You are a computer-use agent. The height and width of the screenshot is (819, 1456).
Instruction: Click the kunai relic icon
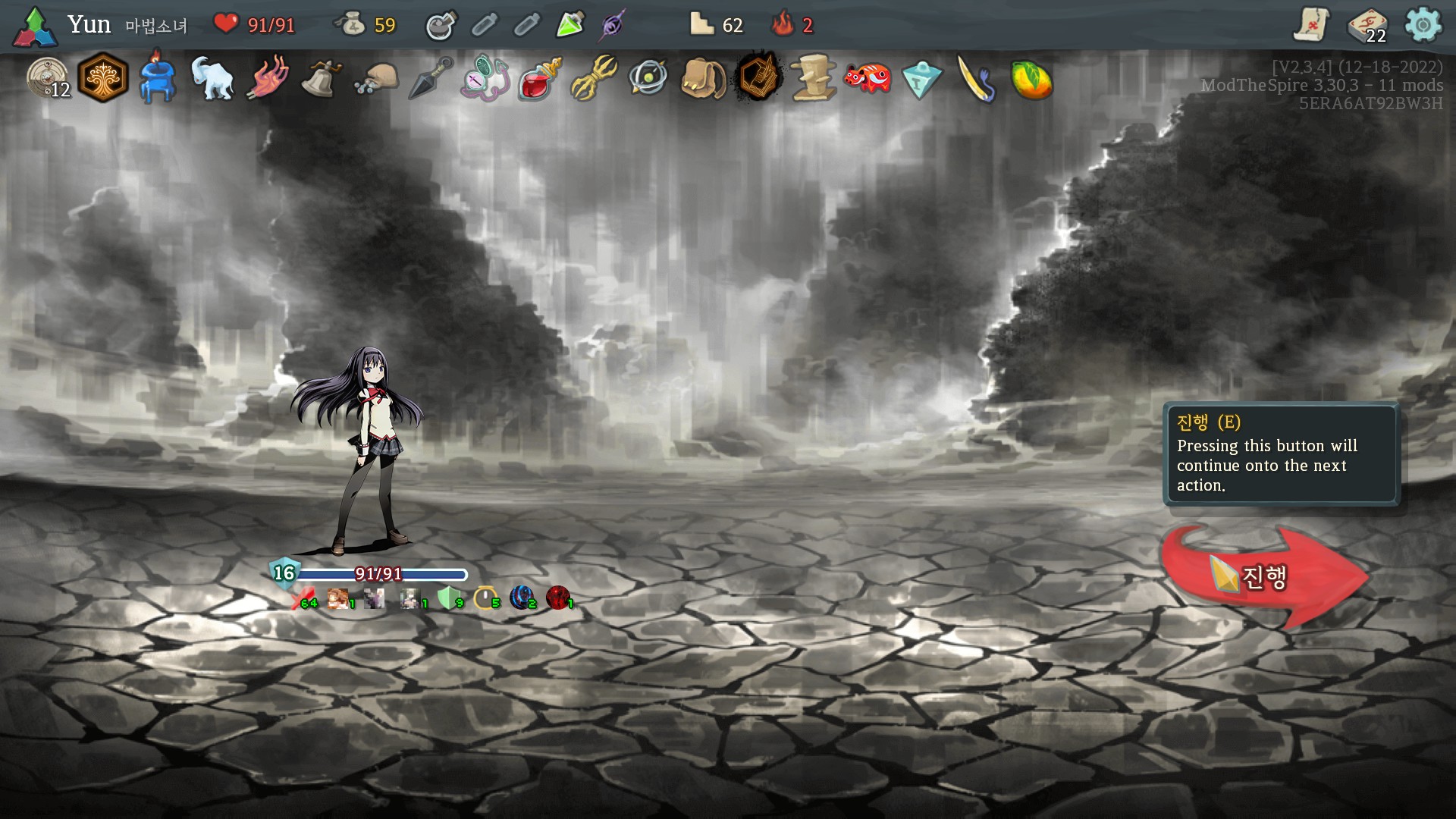point(431,78)
